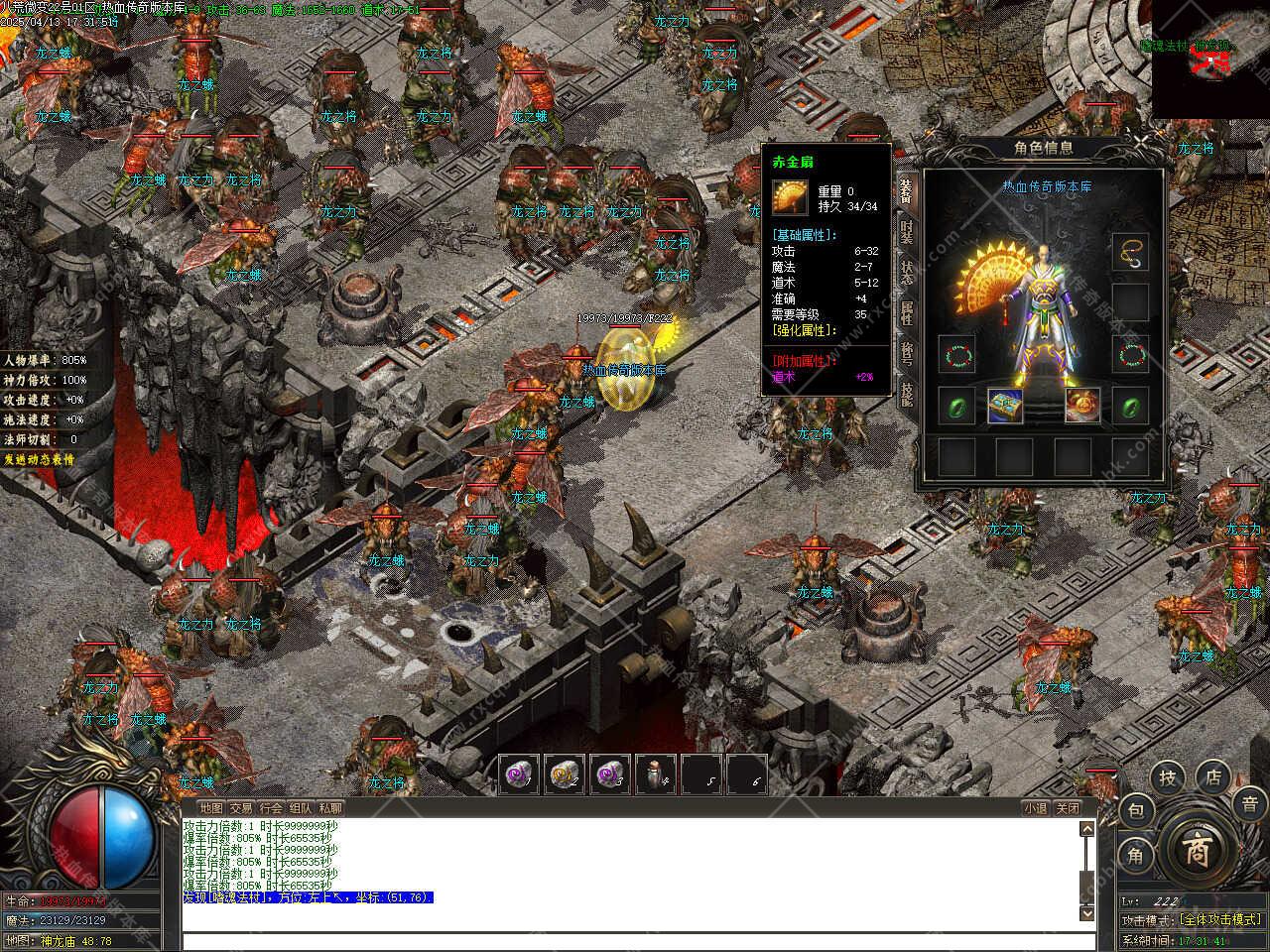The height and width of the screenshot is (952, 1270).
Task: Switch to 私聊 private chat
Action: point(330,808)
